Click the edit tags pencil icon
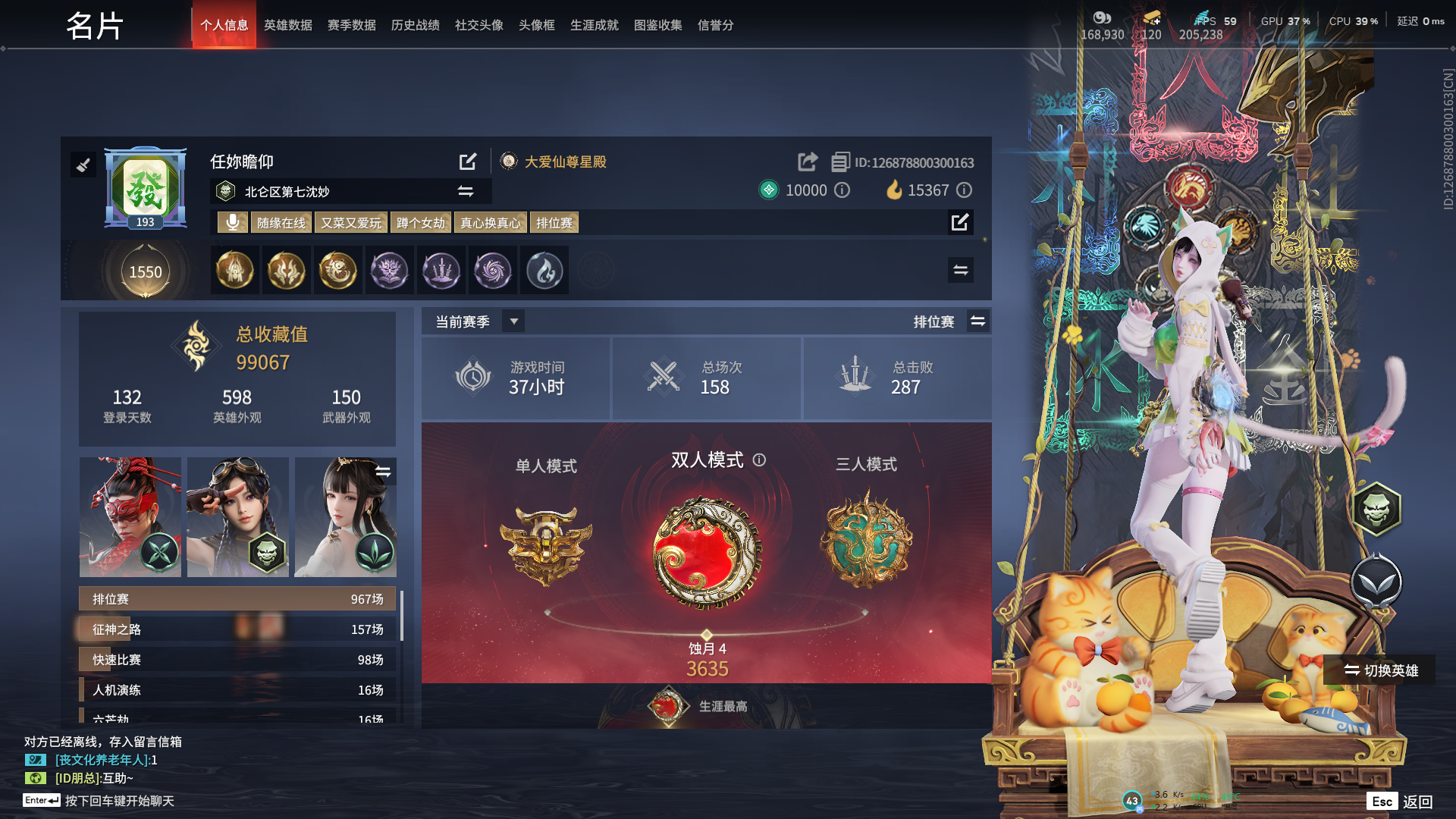Screen dimensions: 1456x819 (960, 222)
